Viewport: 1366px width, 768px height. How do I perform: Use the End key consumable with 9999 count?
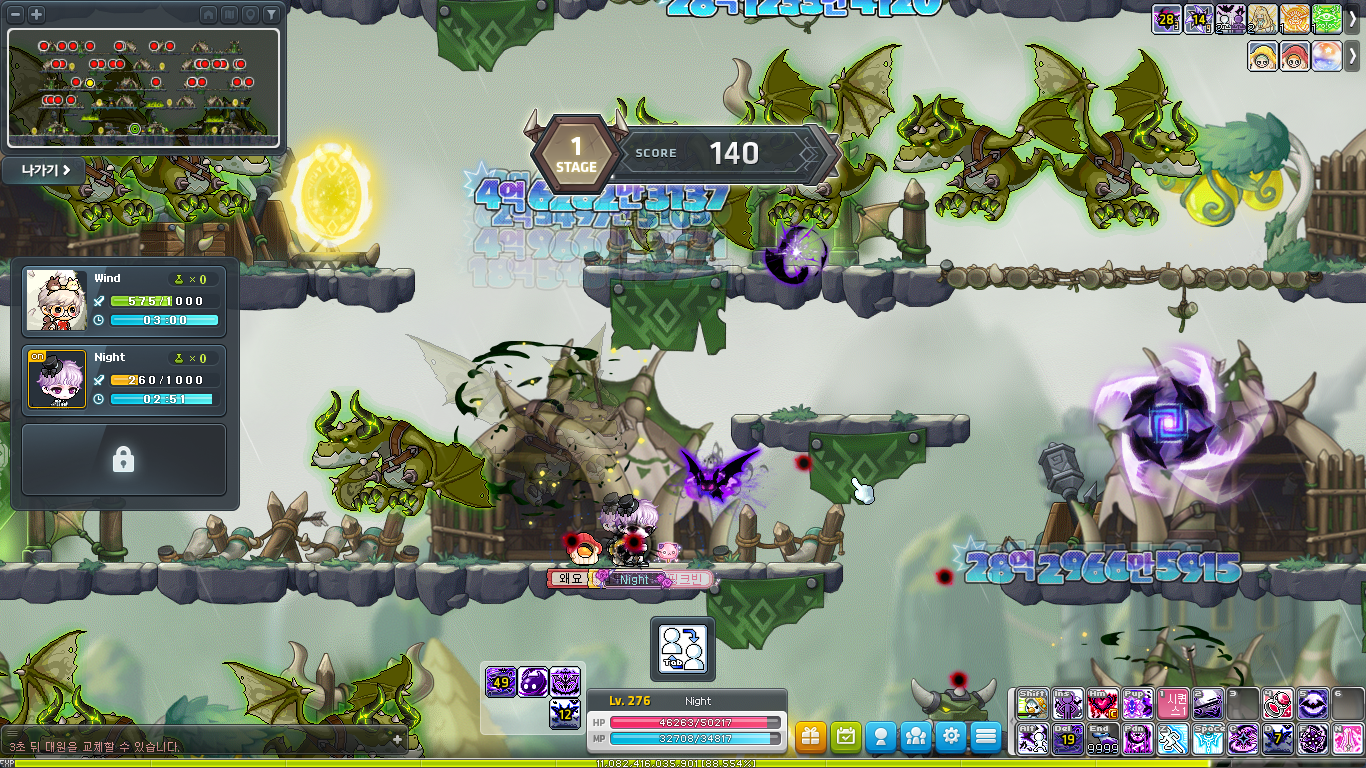pos(1102,740)
